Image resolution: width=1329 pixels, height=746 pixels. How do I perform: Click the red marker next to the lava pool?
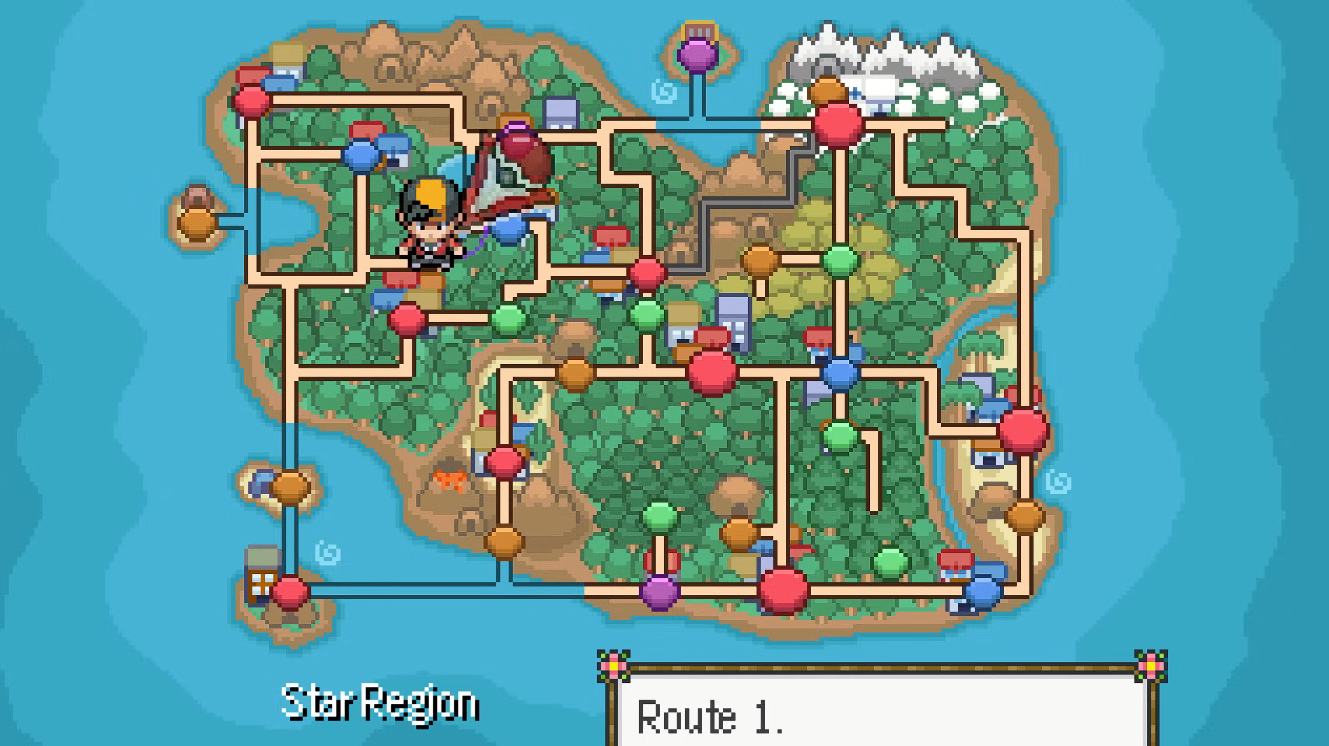click(504, 463)
